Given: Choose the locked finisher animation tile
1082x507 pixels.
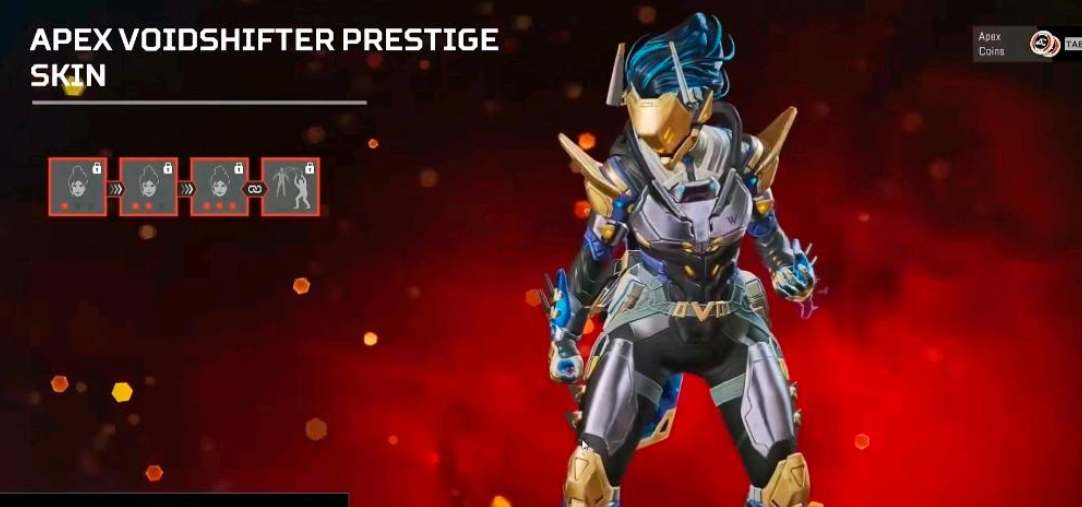Looking at the screenshot, I should pos(290,186).
